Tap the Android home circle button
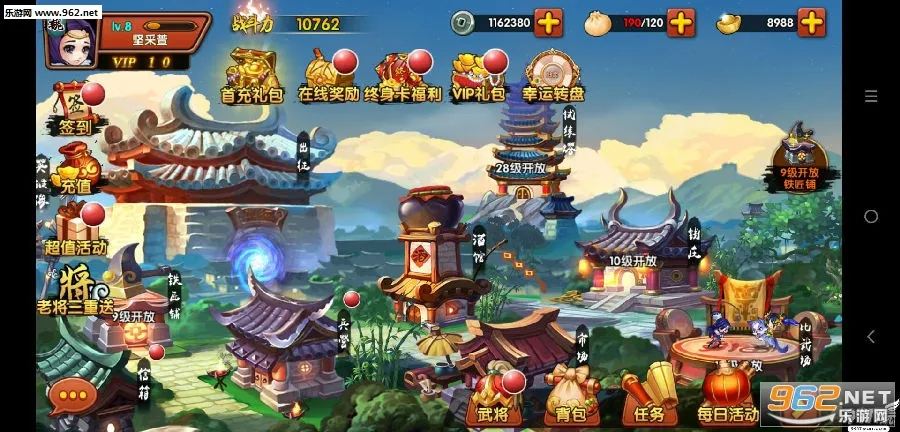Screen dimensions: 900x432 point(870,216)
